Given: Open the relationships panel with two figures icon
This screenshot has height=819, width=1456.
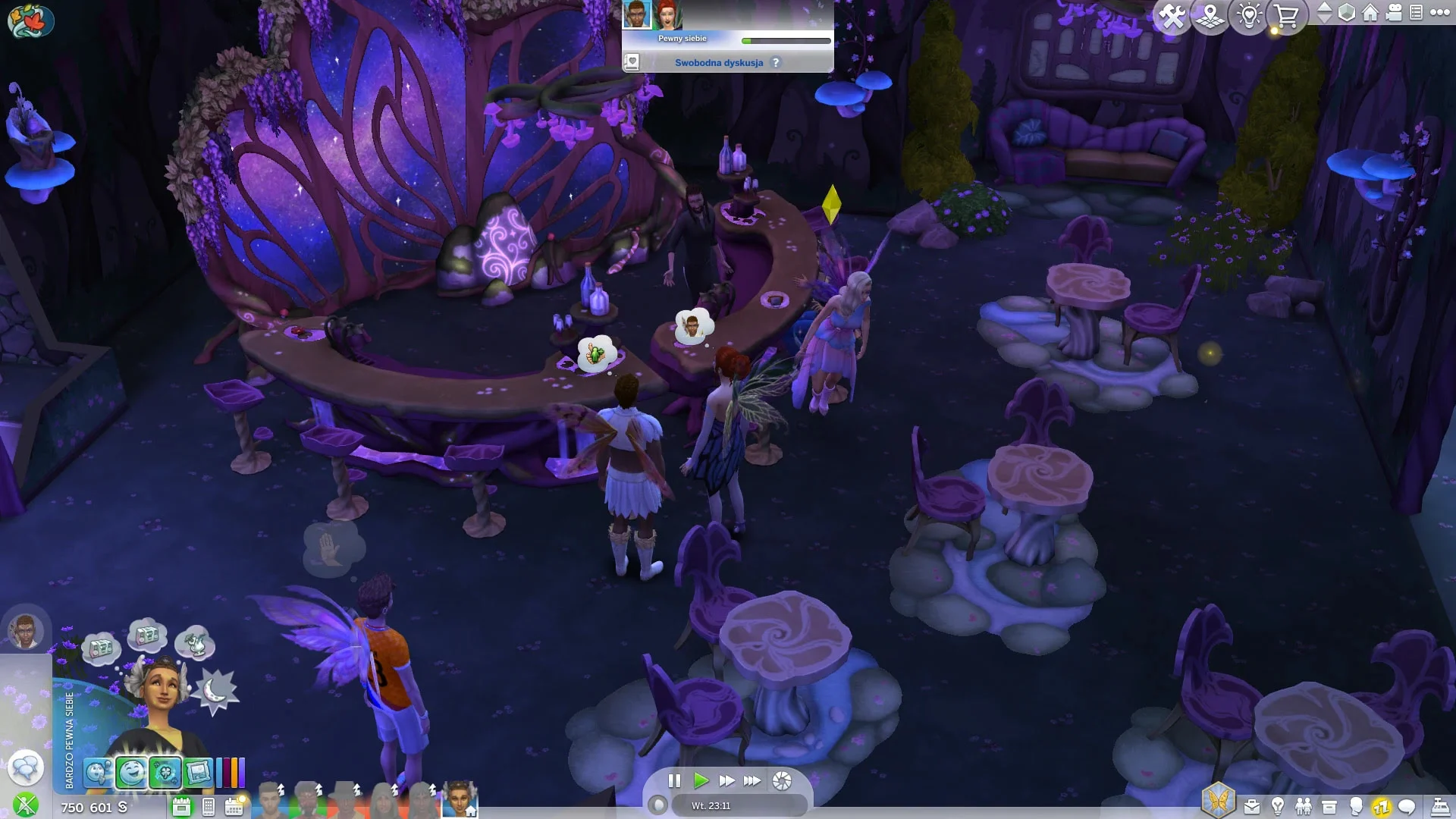Looking at the screenshot, I should click(1304, 807).
